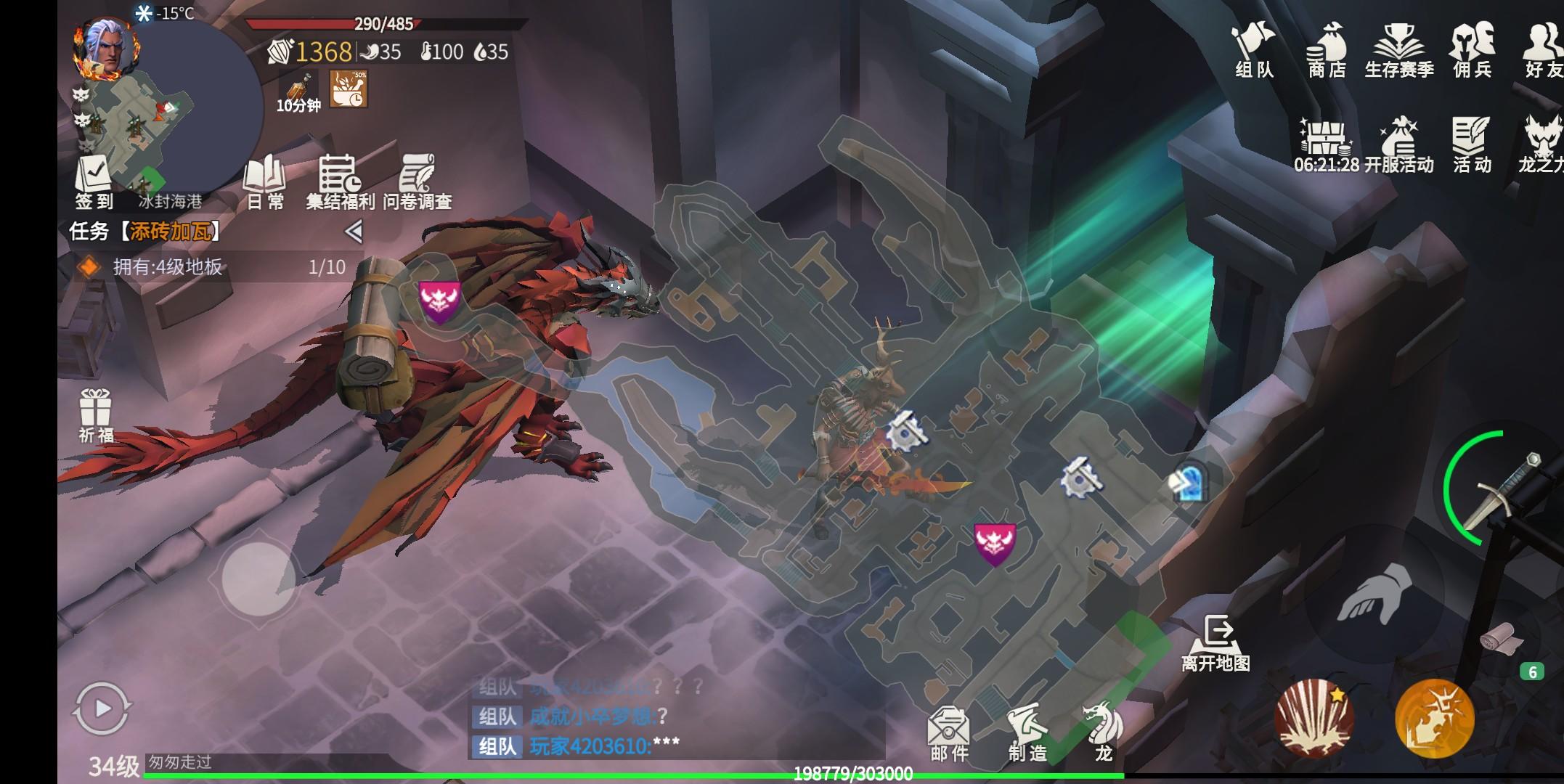The image size is (1564, 784).
Task: Open the 生存赛季 season menu
Action: point(1399,49)
